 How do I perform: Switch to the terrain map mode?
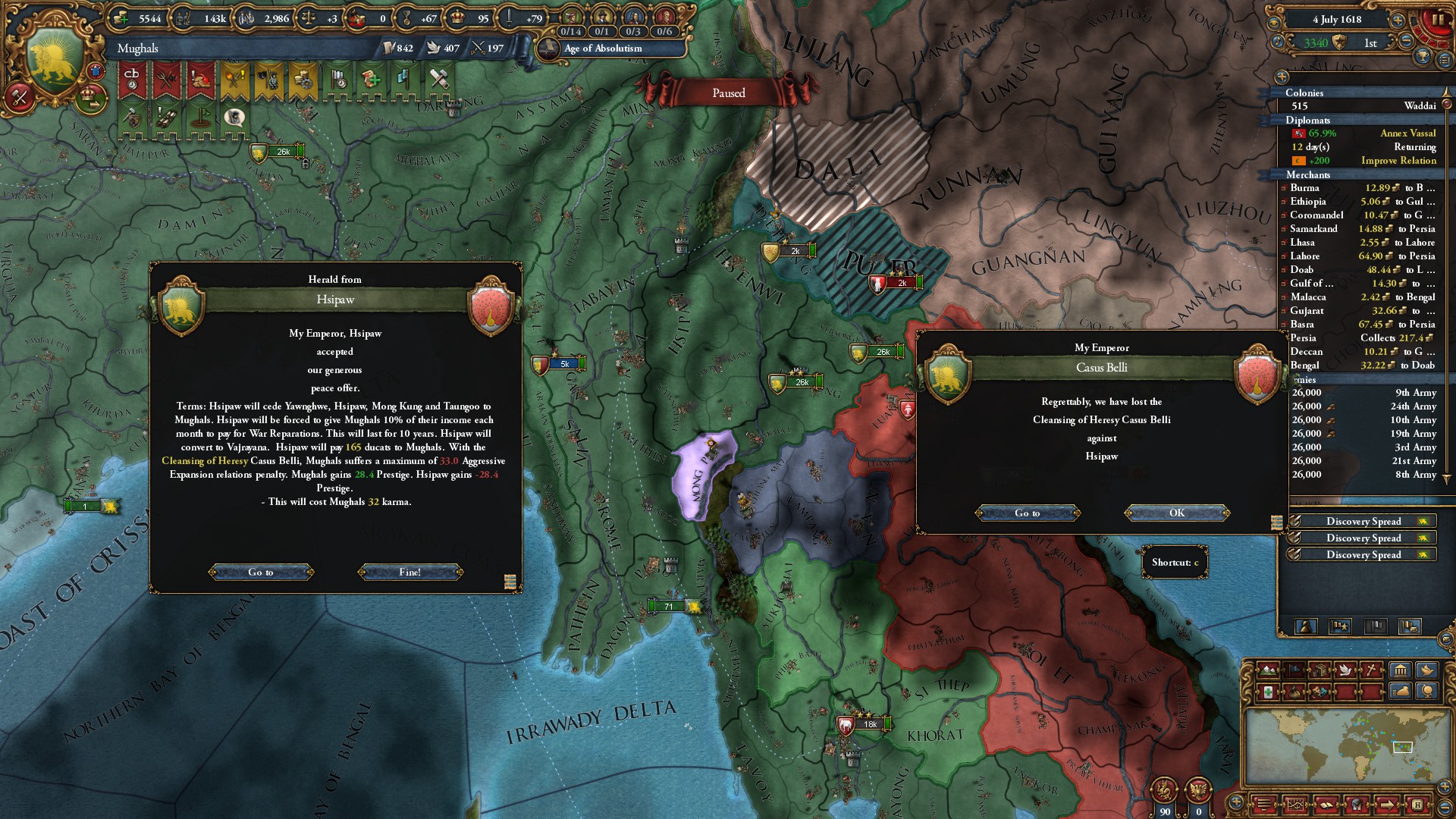pos(1267,670)
